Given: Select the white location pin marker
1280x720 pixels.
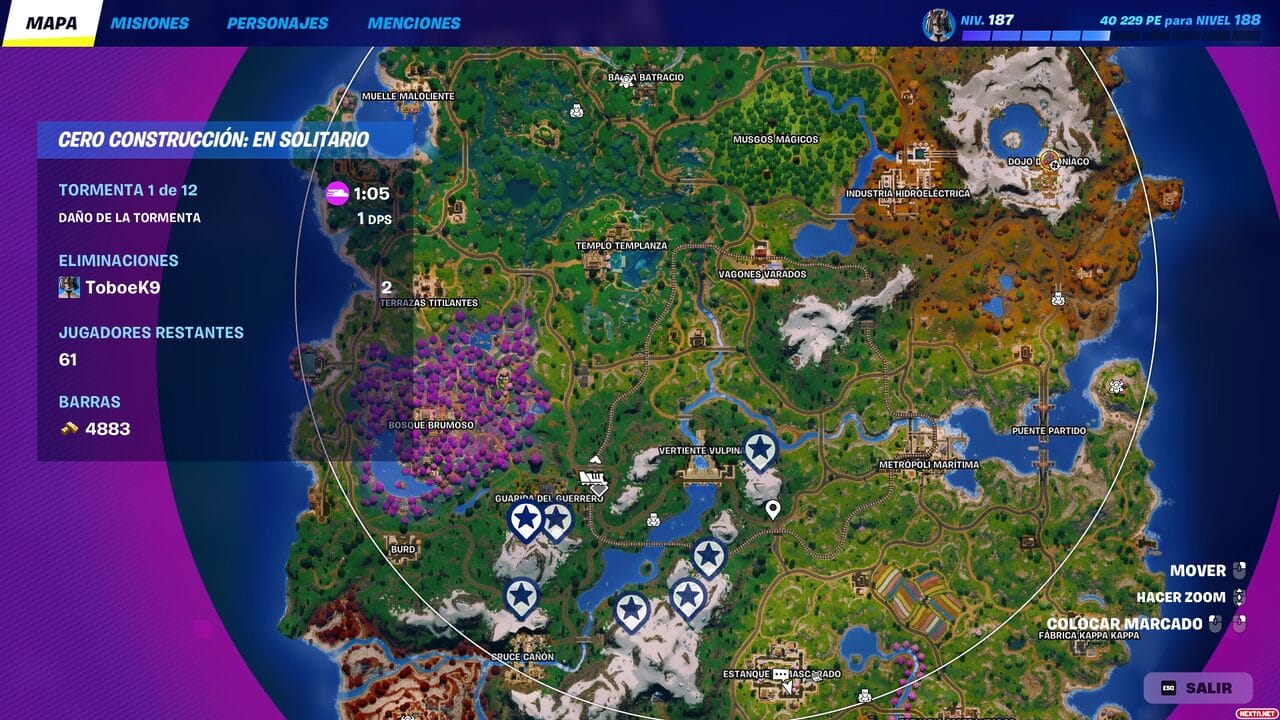Looking at the screenshot, I should (773, 511).
